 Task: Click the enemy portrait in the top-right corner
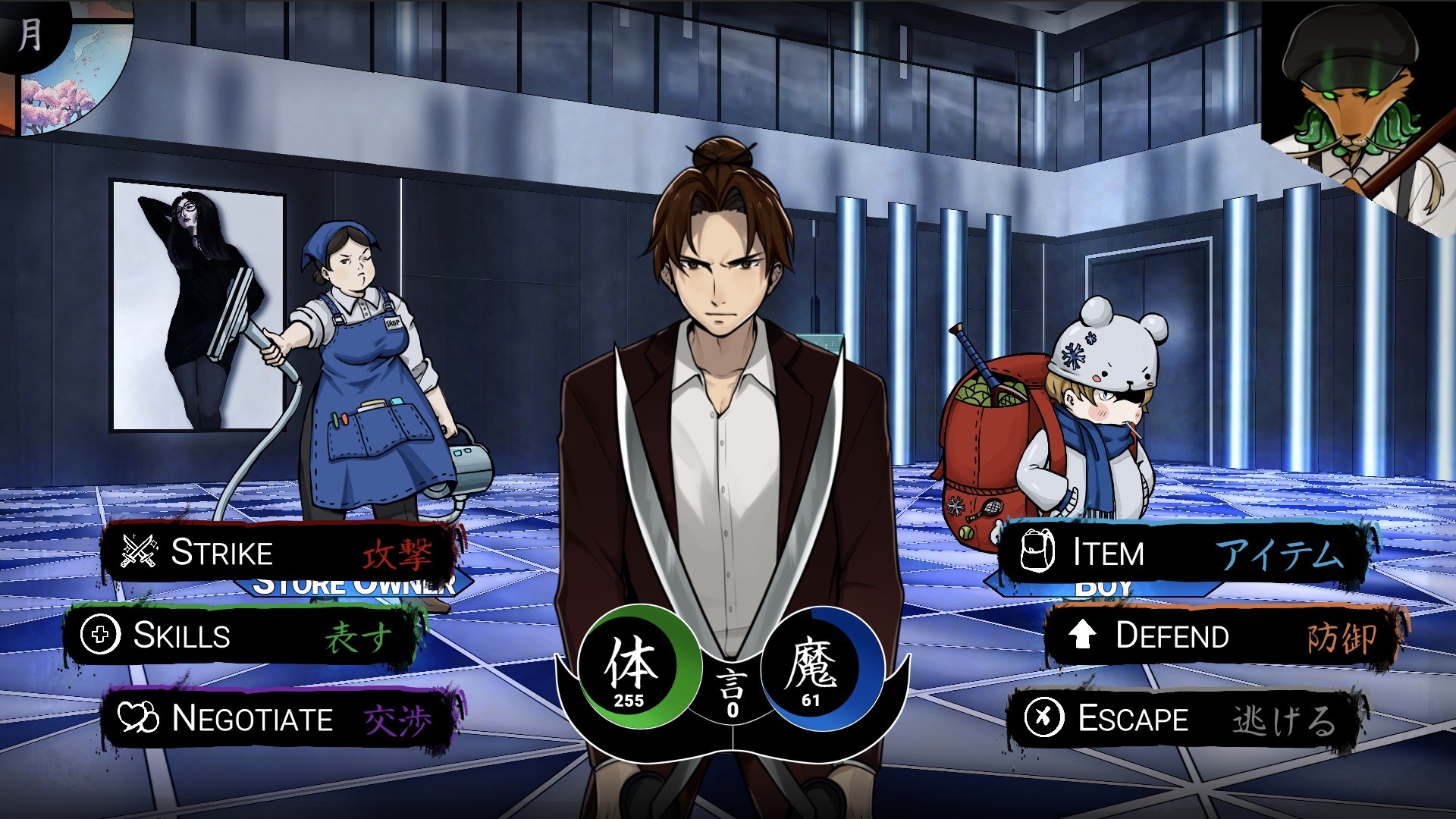[x=1360, y=106]
